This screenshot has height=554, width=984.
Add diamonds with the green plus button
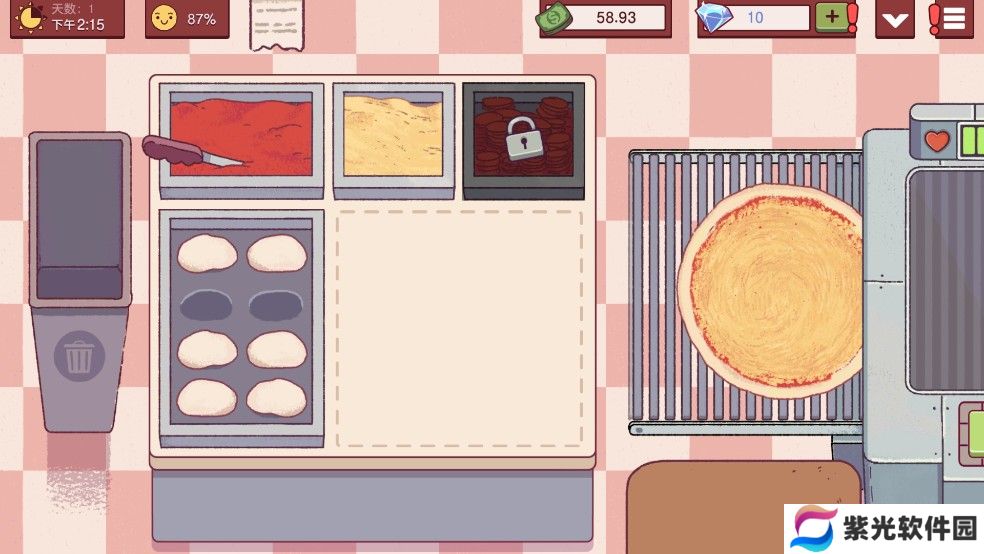click(x=830, y=17)
